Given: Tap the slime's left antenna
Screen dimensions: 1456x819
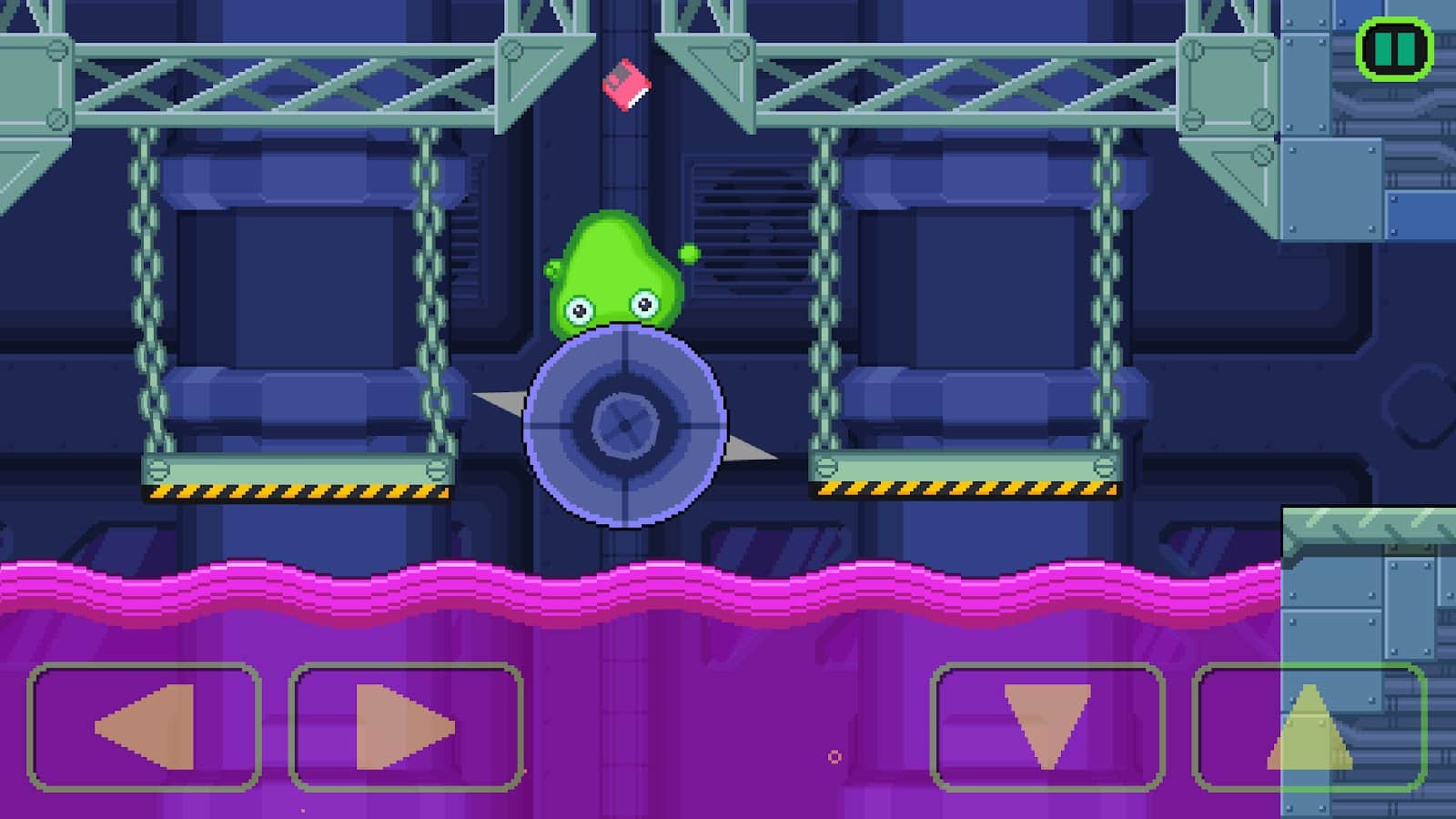Looking at the screenshot, I should [x=551, y=268].
